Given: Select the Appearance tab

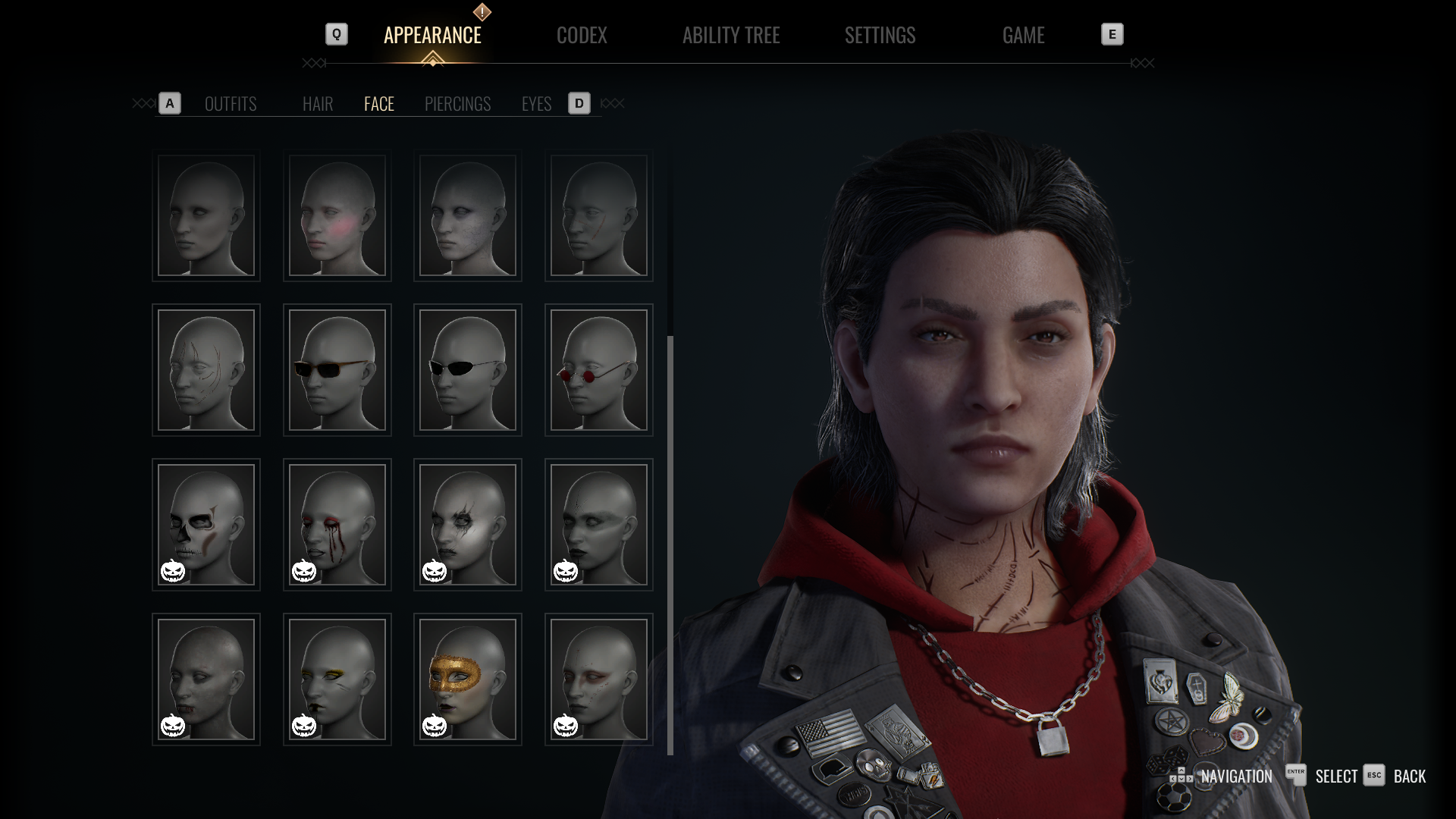Looking at the screenshot, I should (432, 35).
